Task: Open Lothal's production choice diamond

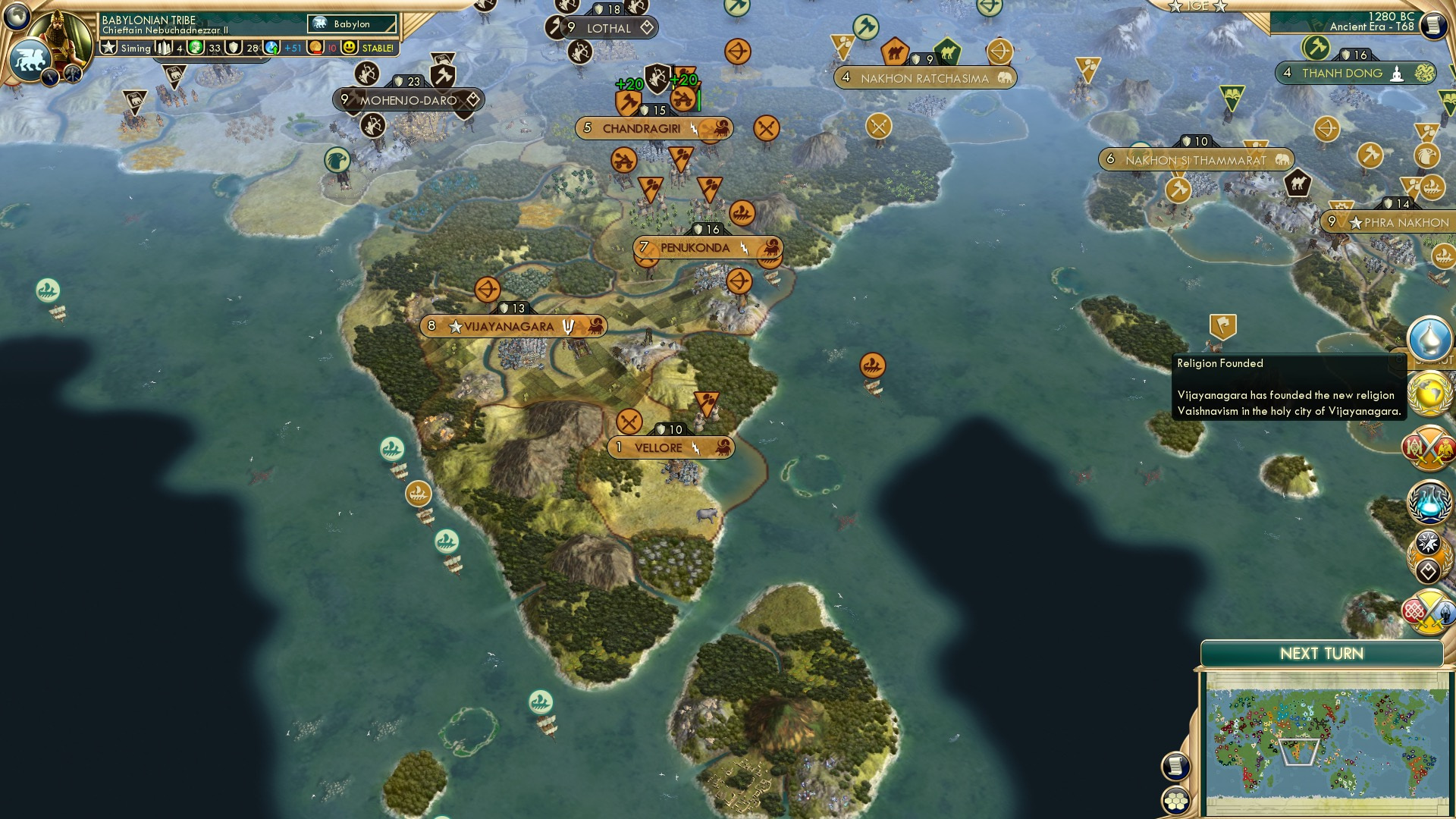Action: 647,28
